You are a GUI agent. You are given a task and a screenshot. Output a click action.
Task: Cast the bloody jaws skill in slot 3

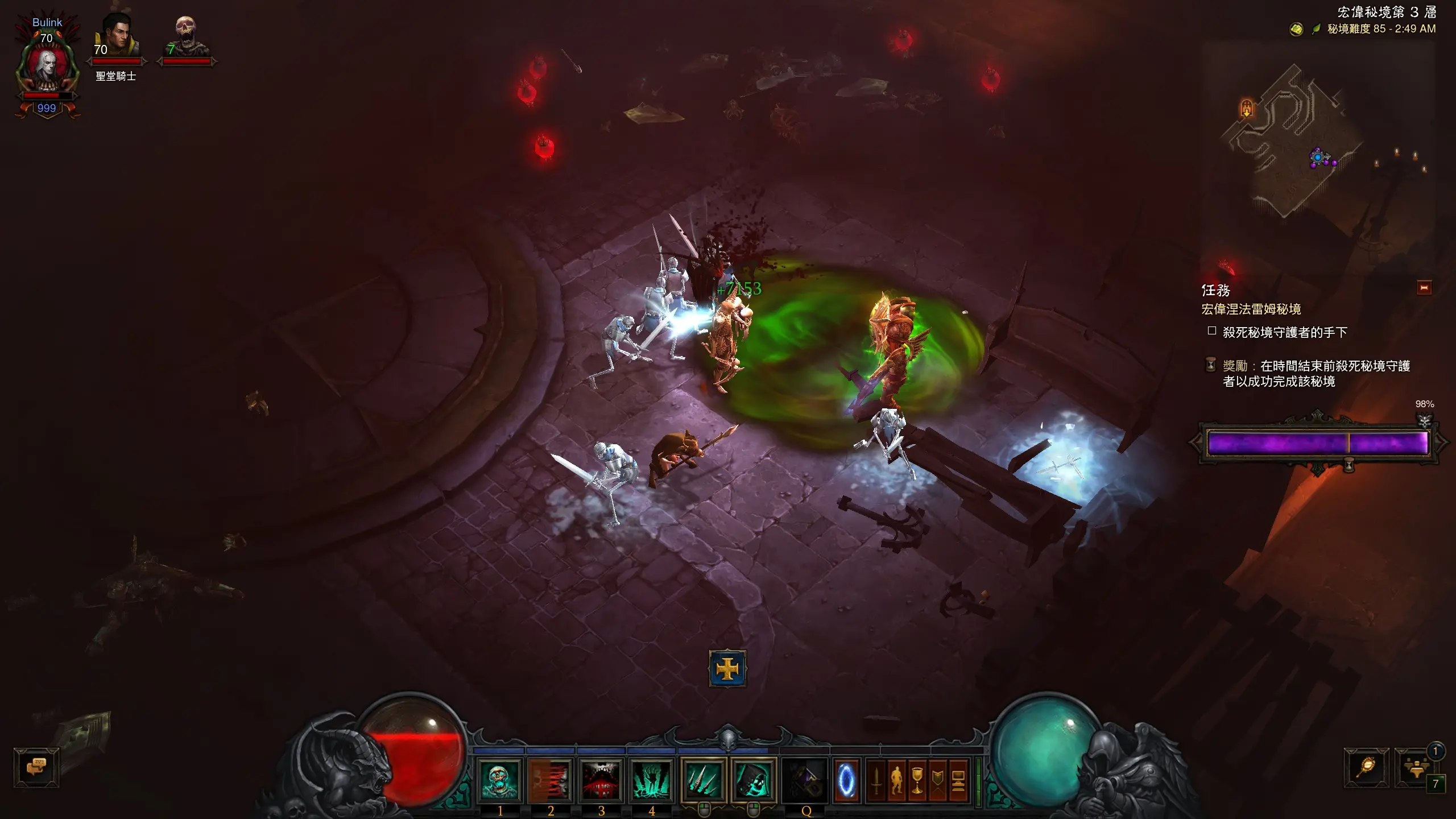[x=601, y=780]
